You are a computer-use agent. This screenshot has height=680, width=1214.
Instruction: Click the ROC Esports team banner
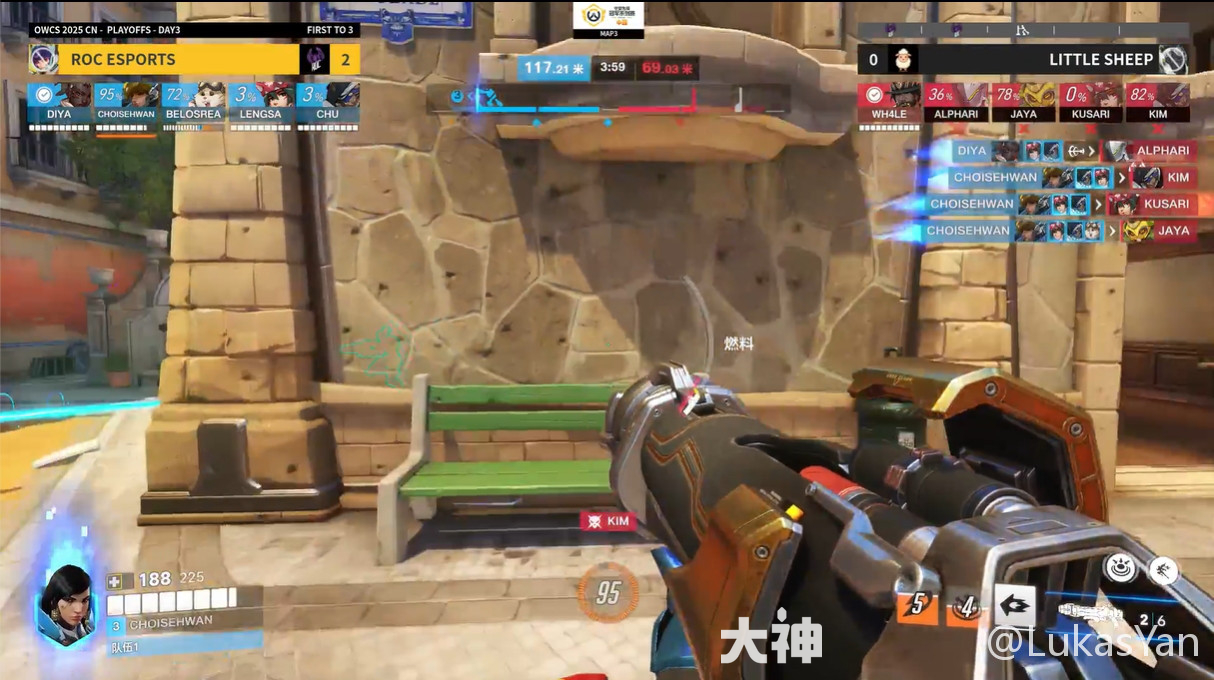pos(164,59)
